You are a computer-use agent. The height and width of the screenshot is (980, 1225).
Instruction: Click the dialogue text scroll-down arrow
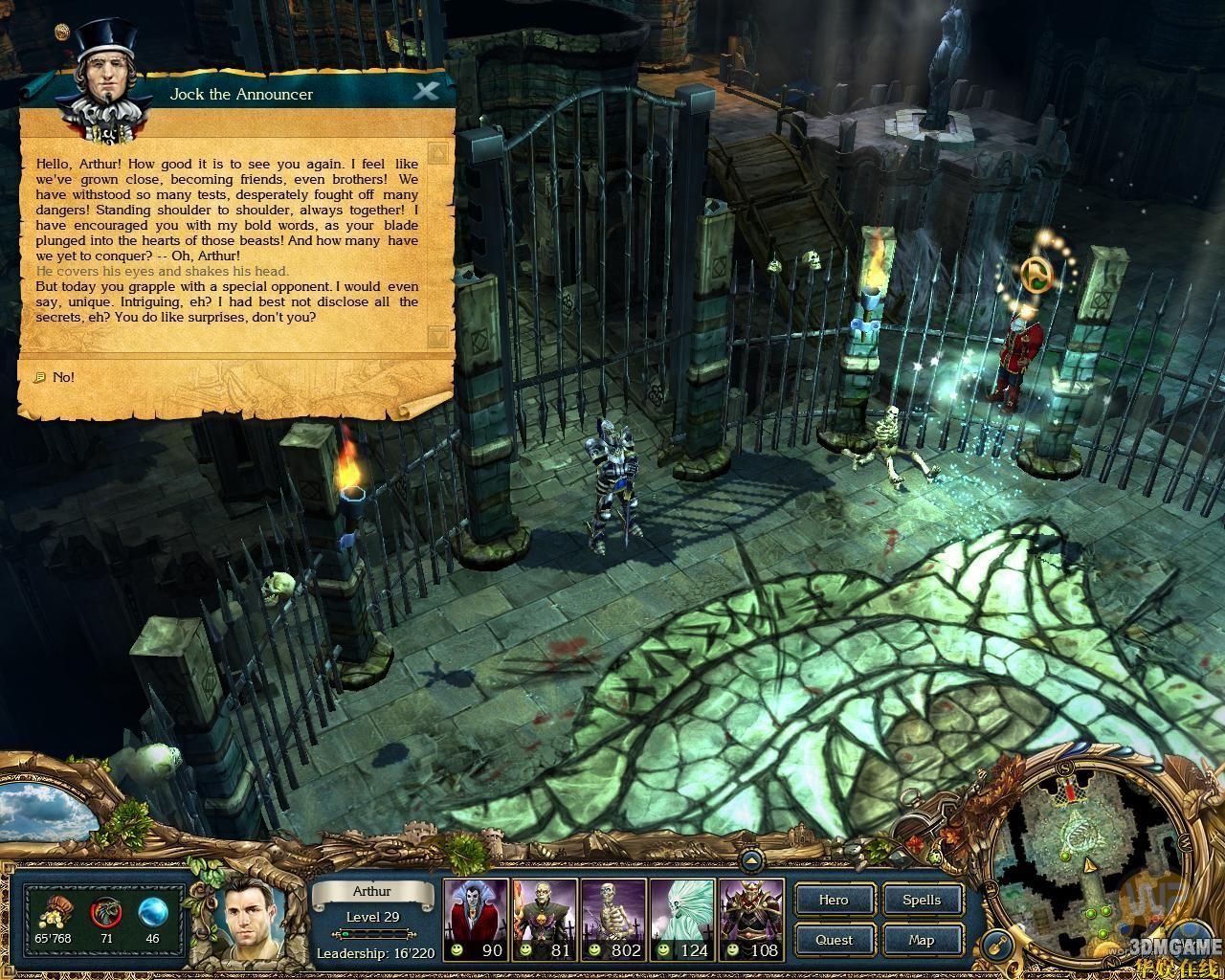pyautogui.click(x=437, y=336)
